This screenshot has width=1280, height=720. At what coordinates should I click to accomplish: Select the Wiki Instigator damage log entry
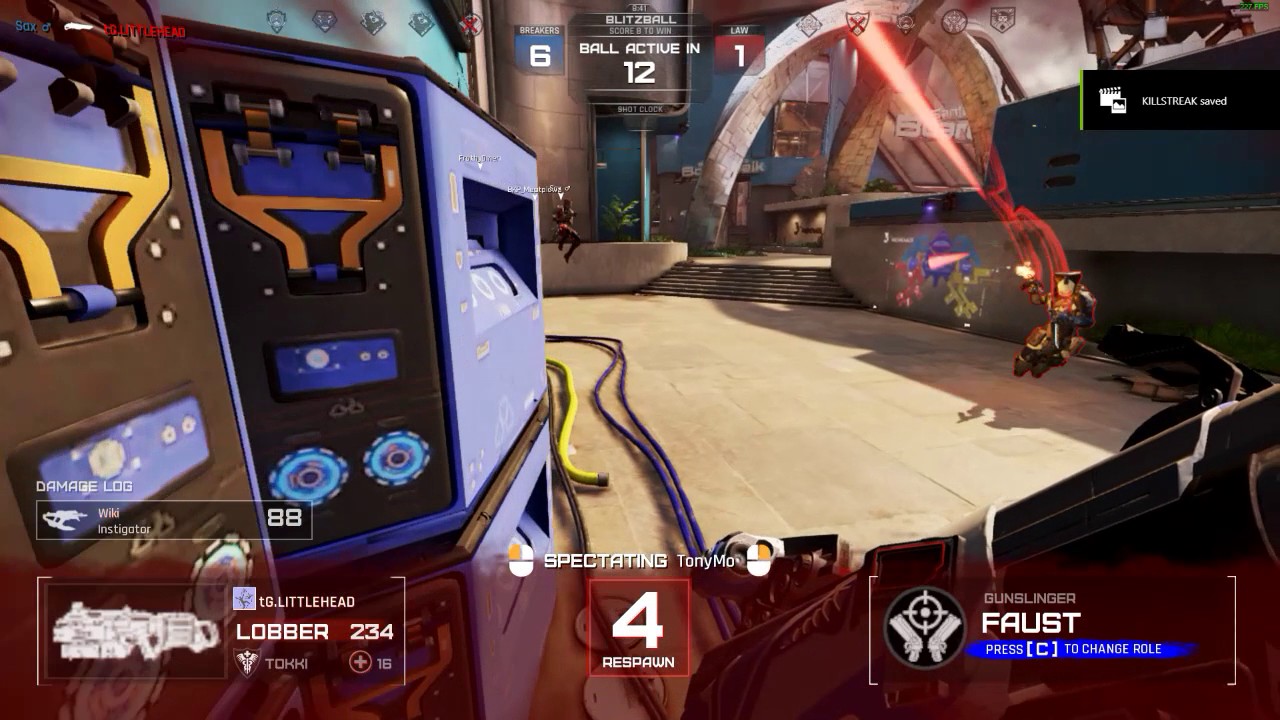174,520
